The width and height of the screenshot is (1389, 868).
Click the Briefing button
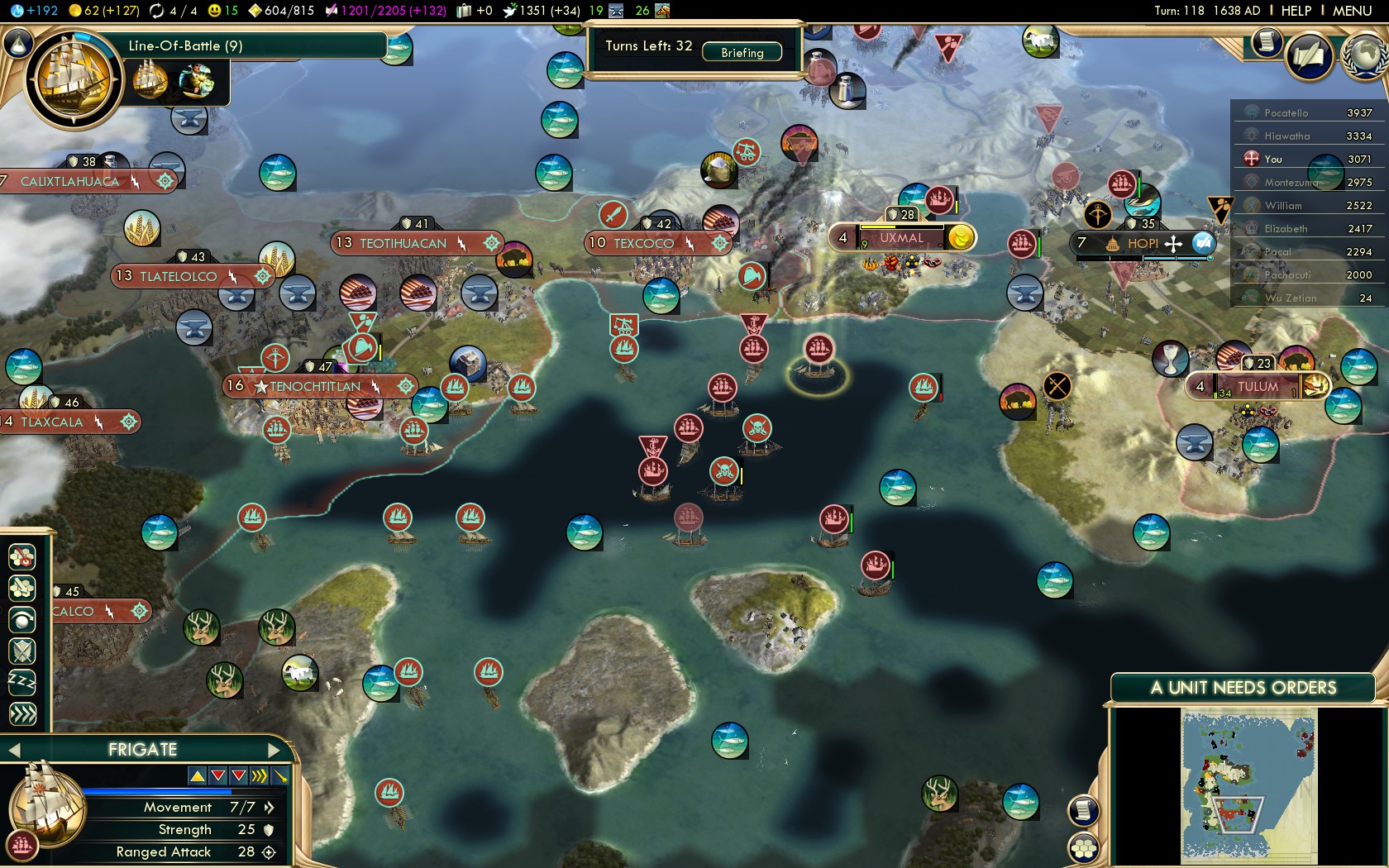(742, 52)
